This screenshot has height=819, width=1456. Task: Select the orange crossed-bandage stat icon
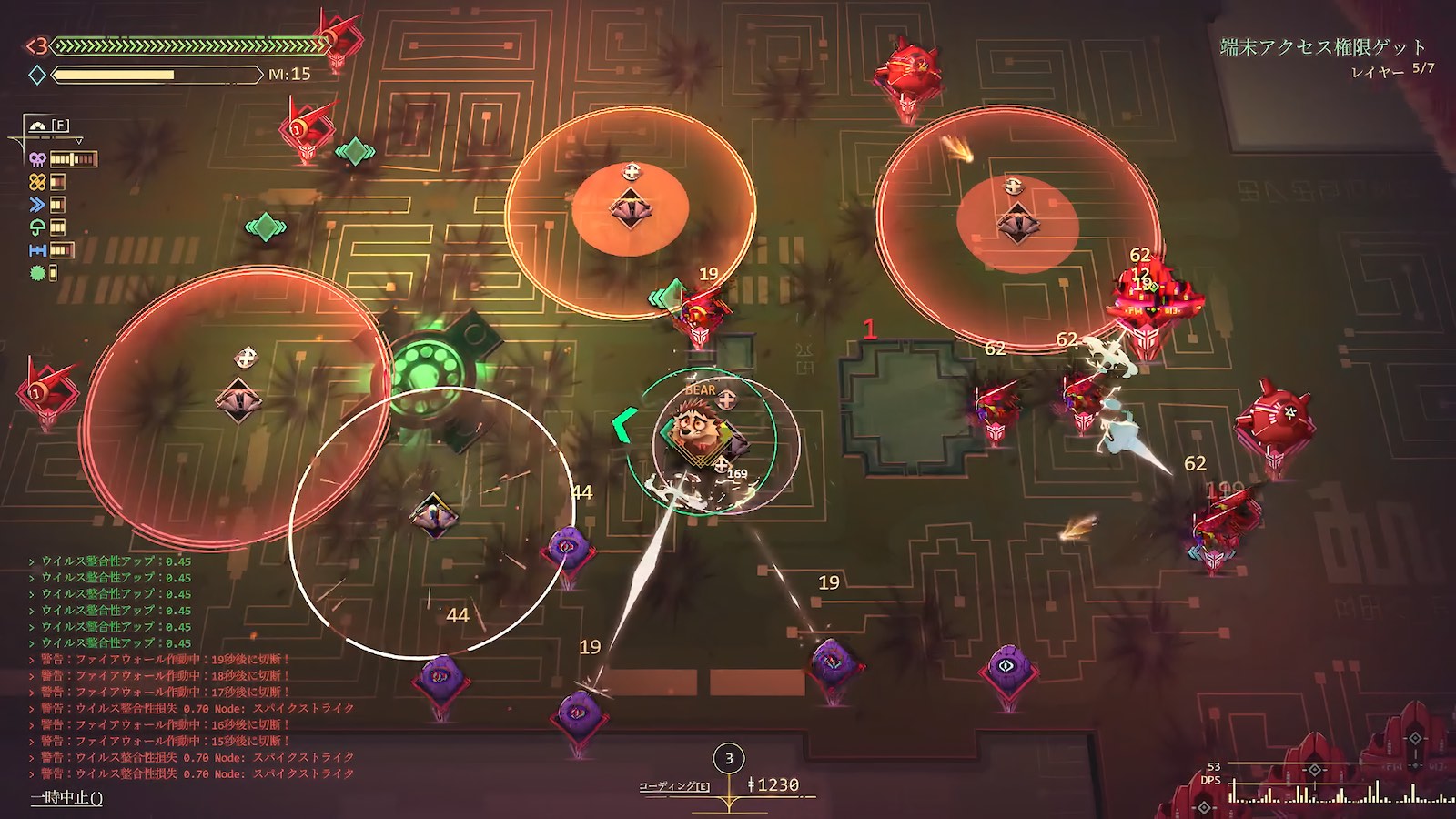point(37,182)
